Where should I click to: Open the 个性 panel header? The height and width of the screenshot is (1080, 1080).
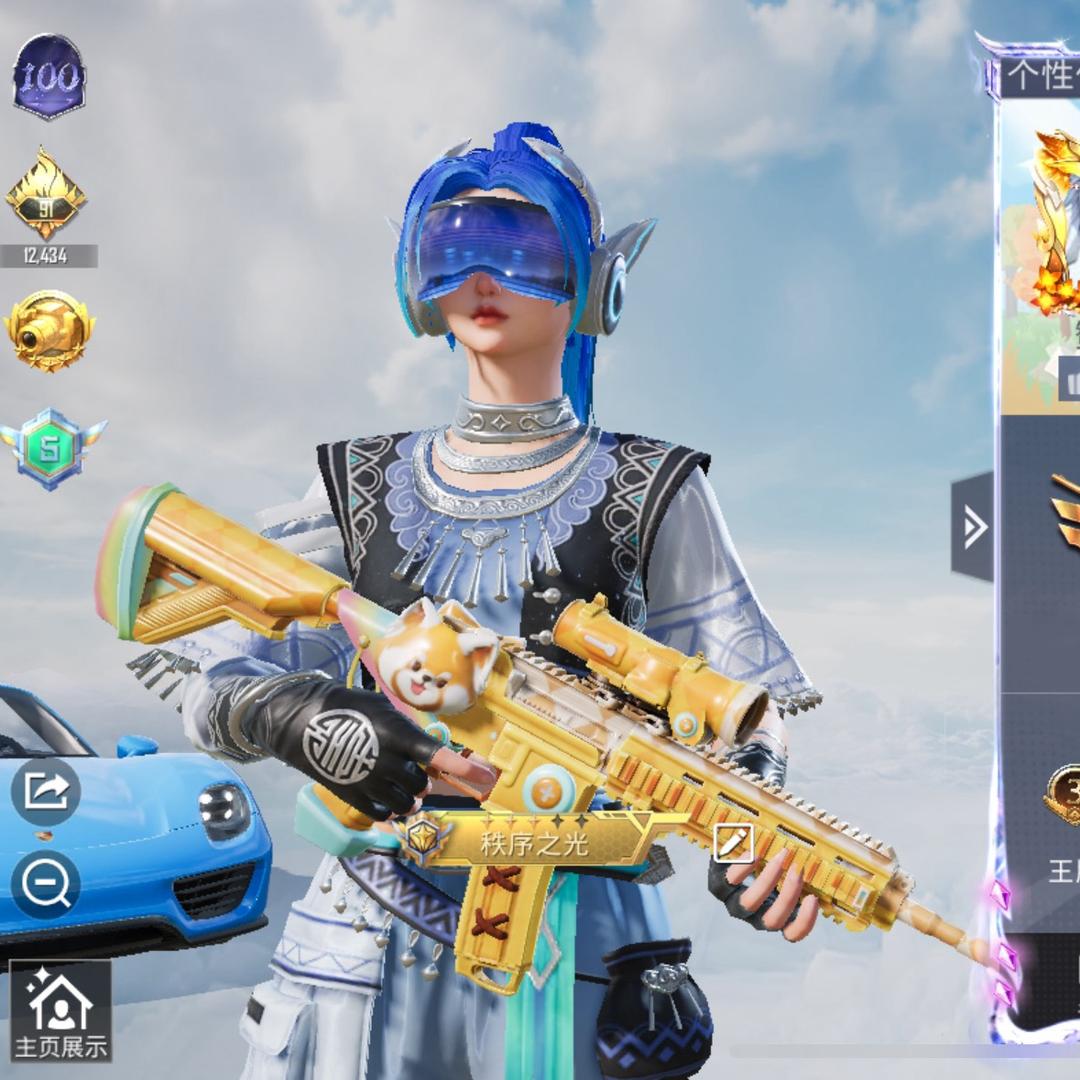[x=1040, y=76]
